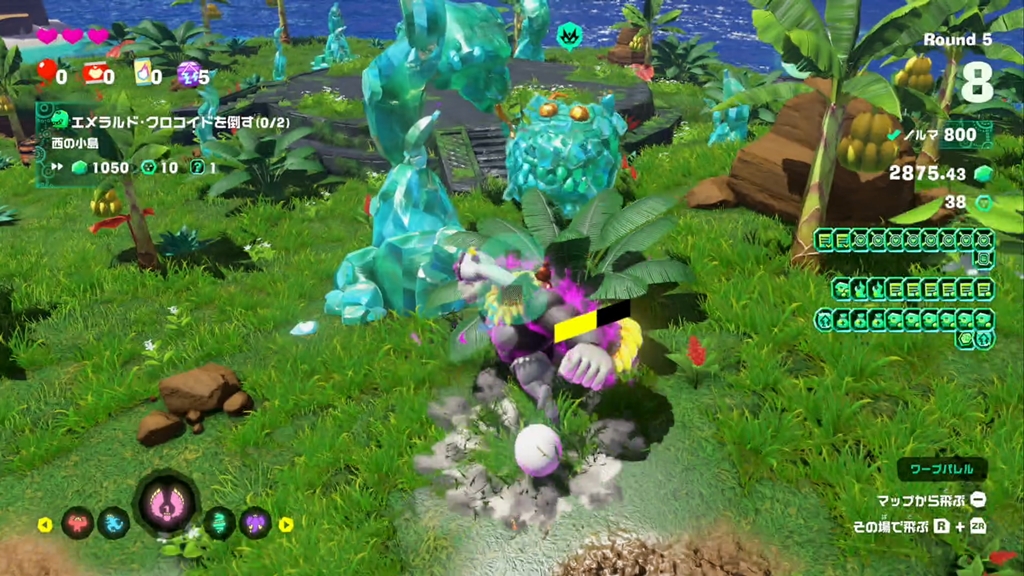Click the green enemy marker above the stage
This screenshot has height=576, width=1024.
(x=568, y=36)
